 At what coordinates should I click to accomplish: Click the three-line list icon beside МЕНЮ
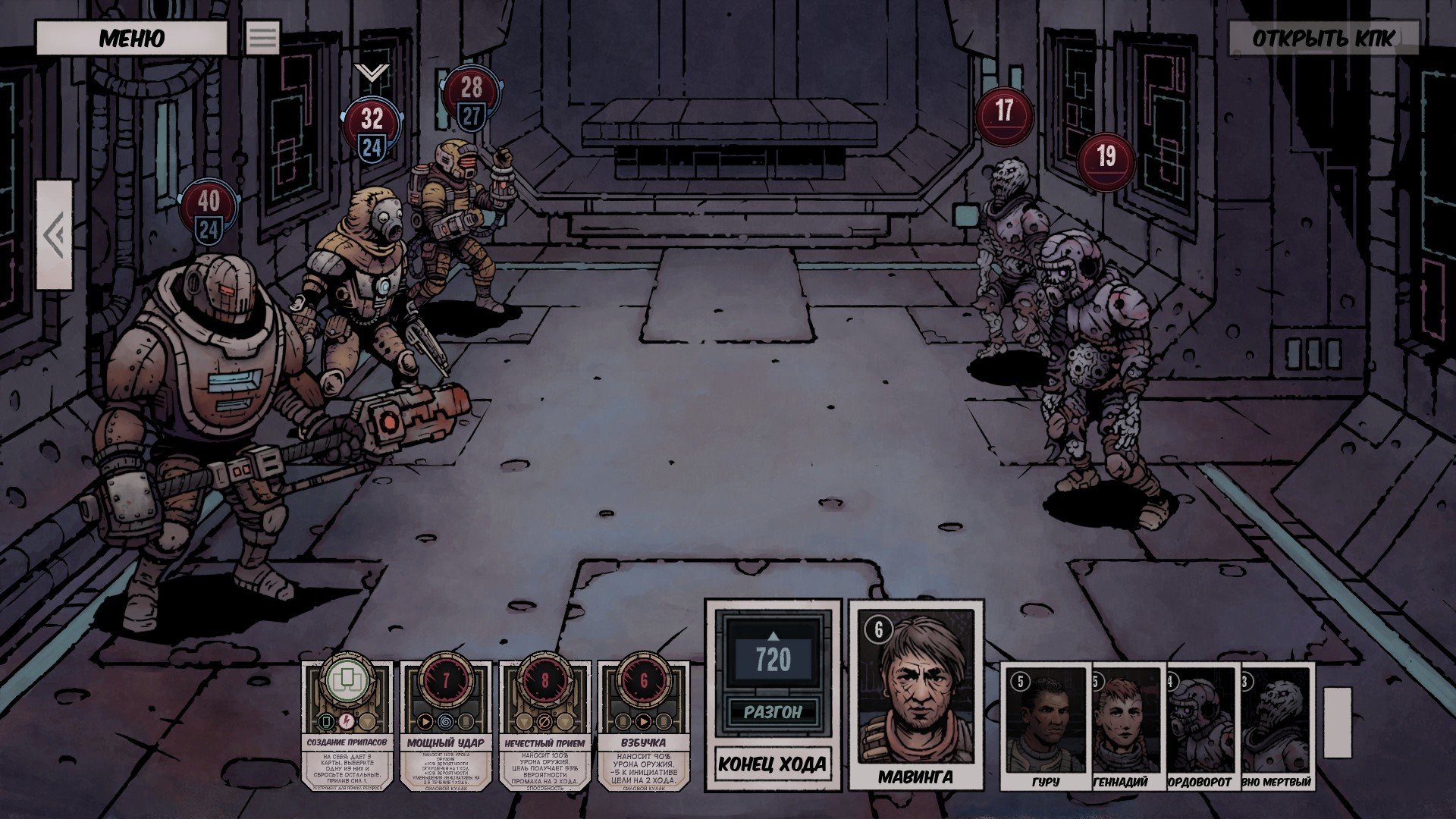coord(263,38)
